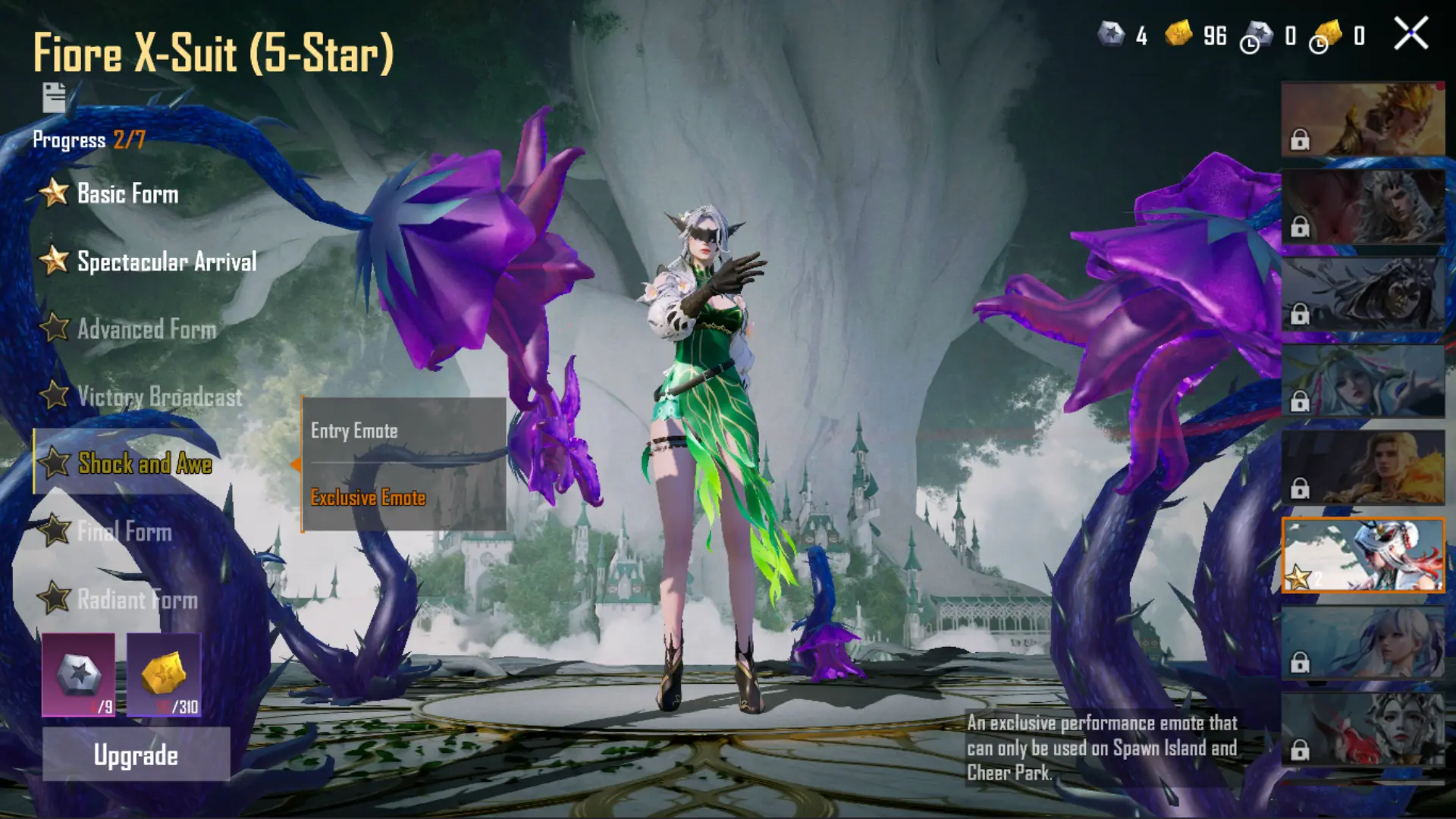This screenshot has width=1456, height=819.
Task: Select the silver star material slot
Action: pos(79,675)
